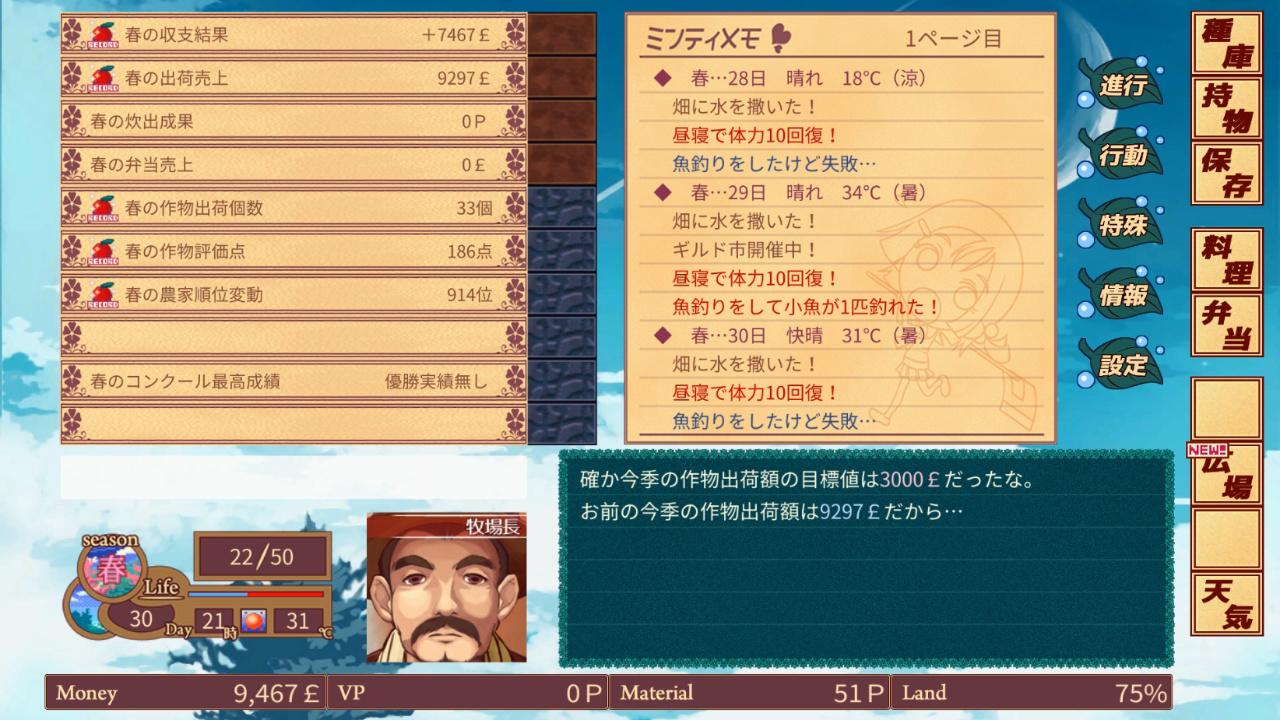Open the 料理 cooking menu

coord(1226,259)
